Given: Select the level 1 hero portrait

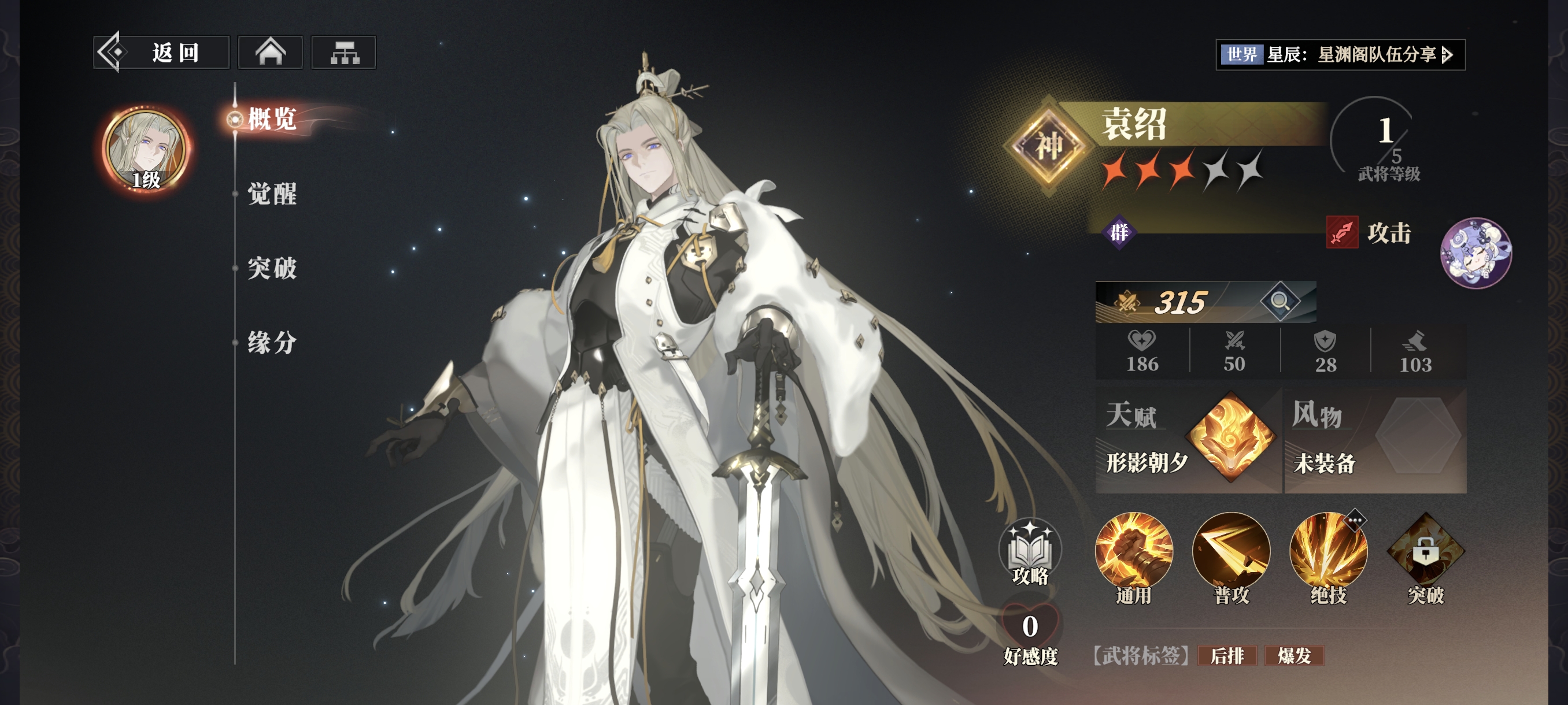Looking at the screenshot, I should click(x=146, y=150).
